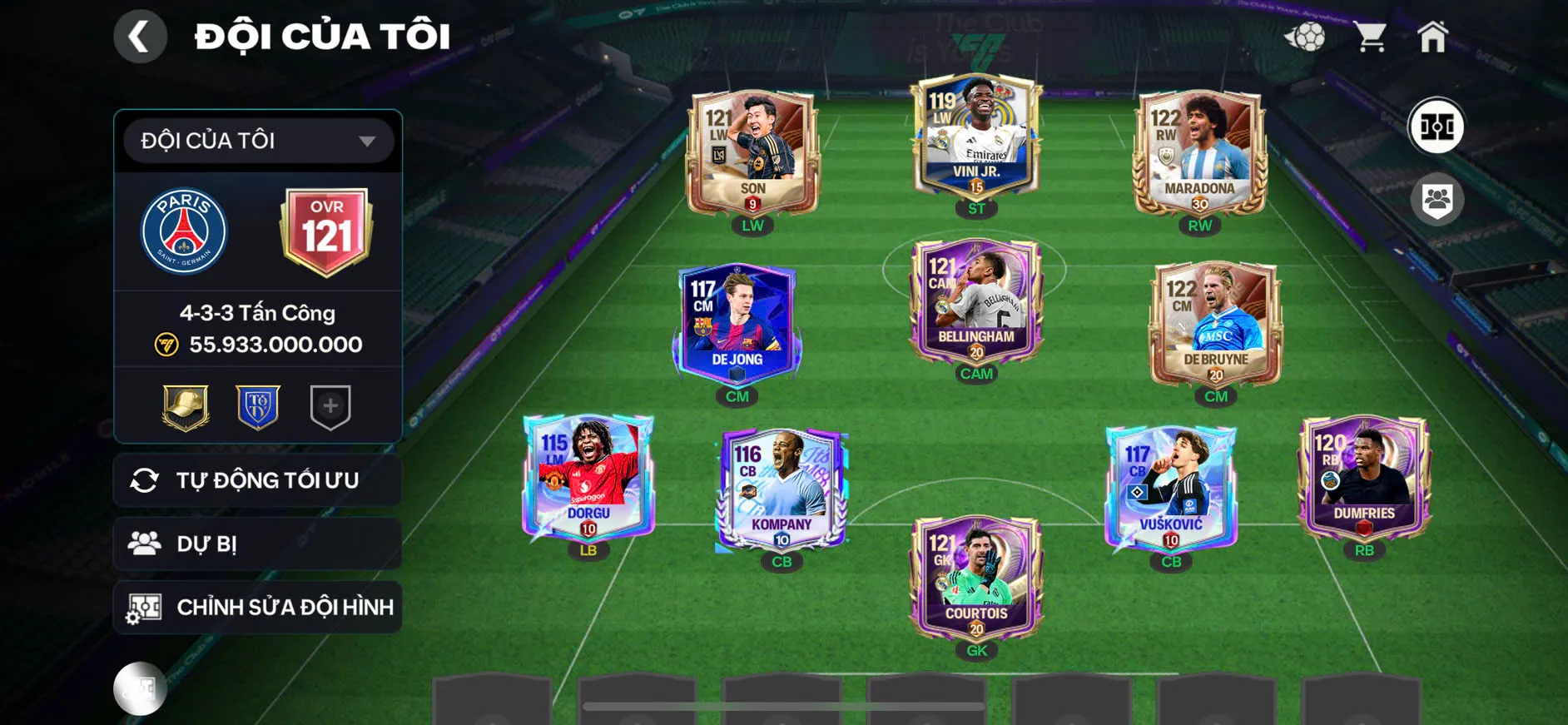Pick the Dorgu left back card
Viewport: 1568px width, 725px height.
pos(588,478)
